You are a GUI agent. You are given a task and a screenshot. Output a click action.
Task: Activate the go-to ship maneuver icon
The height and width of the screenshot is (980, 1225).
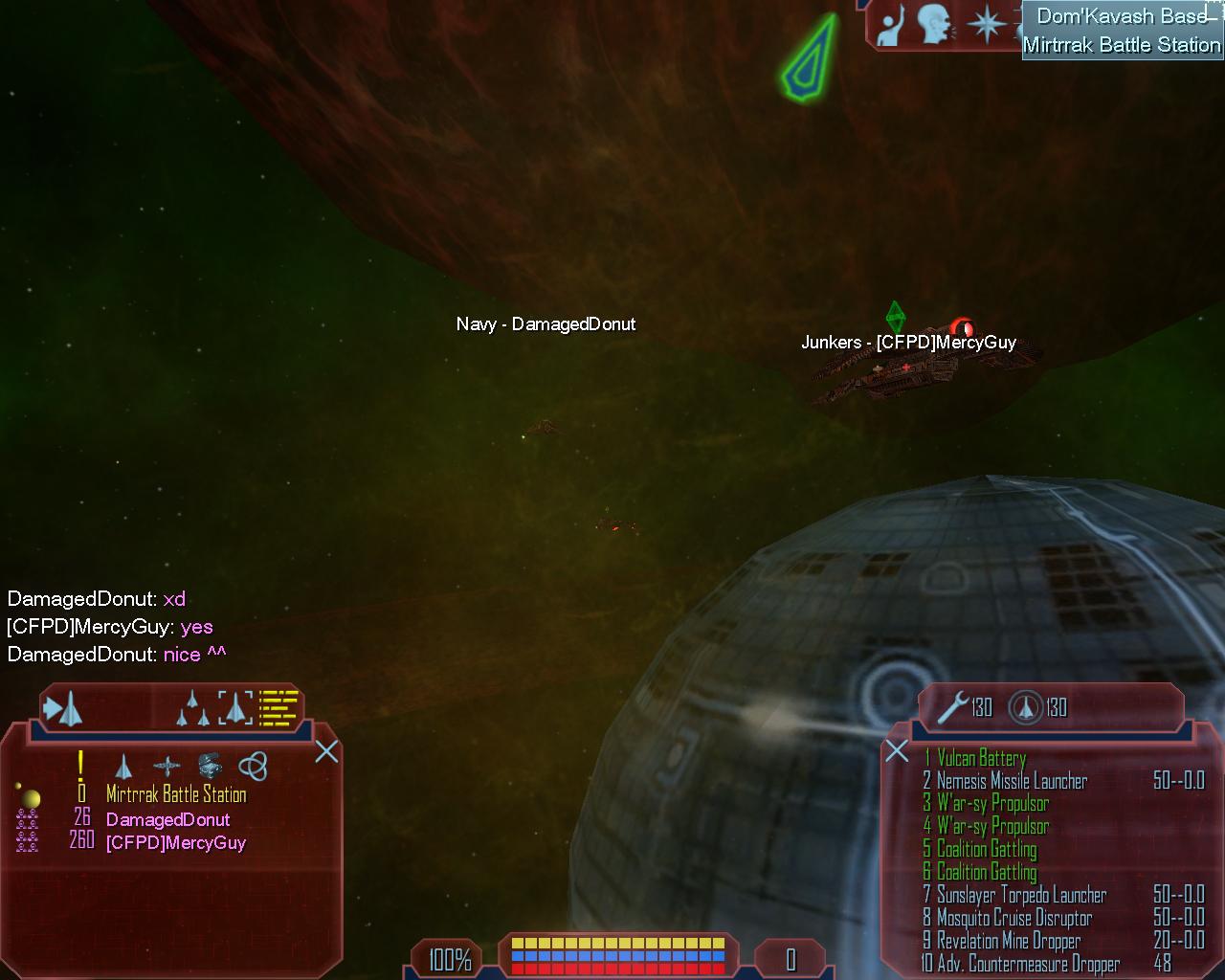pyautogui.click(x=63, y=709)
